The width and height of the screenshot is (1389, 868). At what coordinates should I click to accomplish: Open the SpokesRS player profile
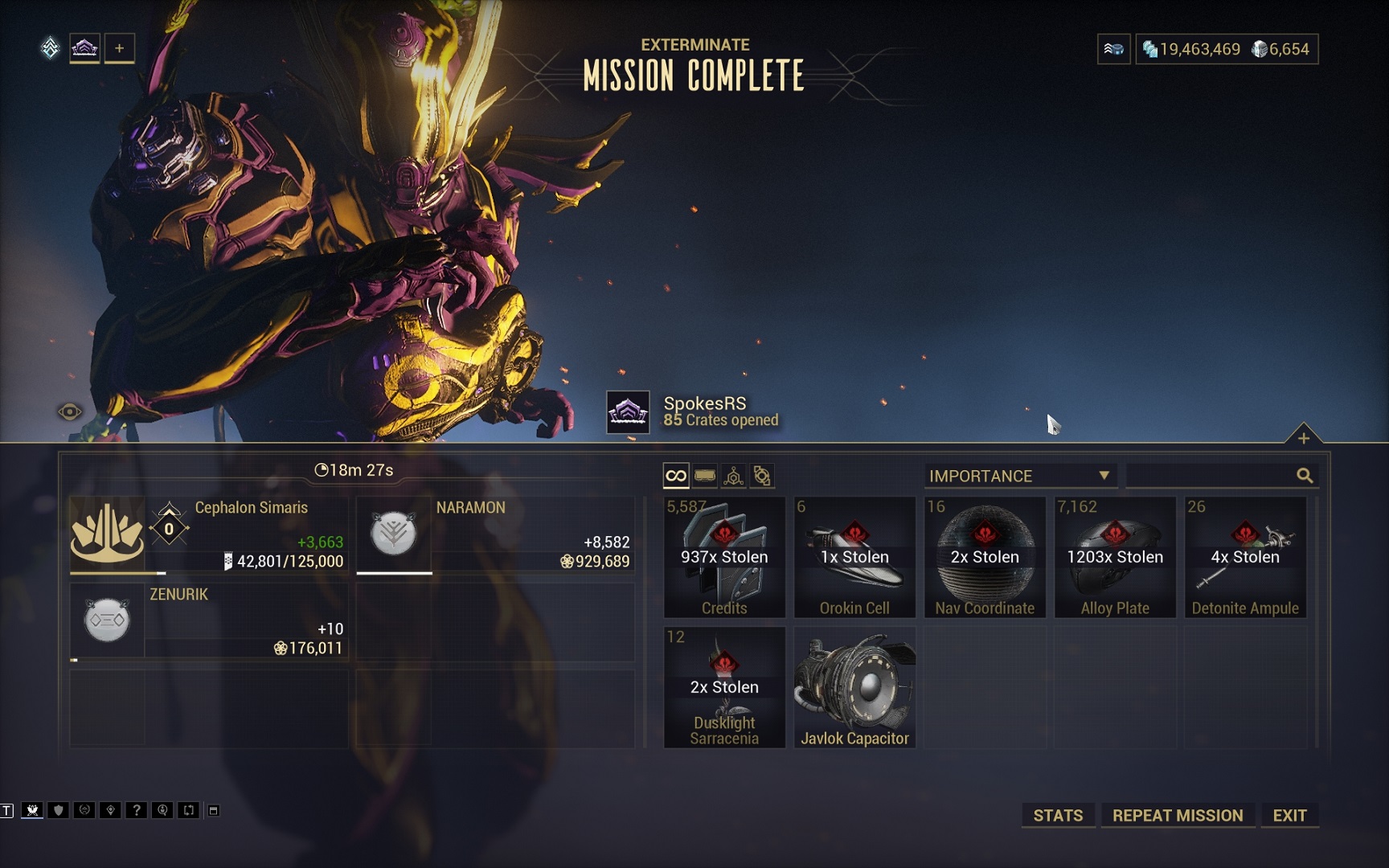[x=705, y=411]
